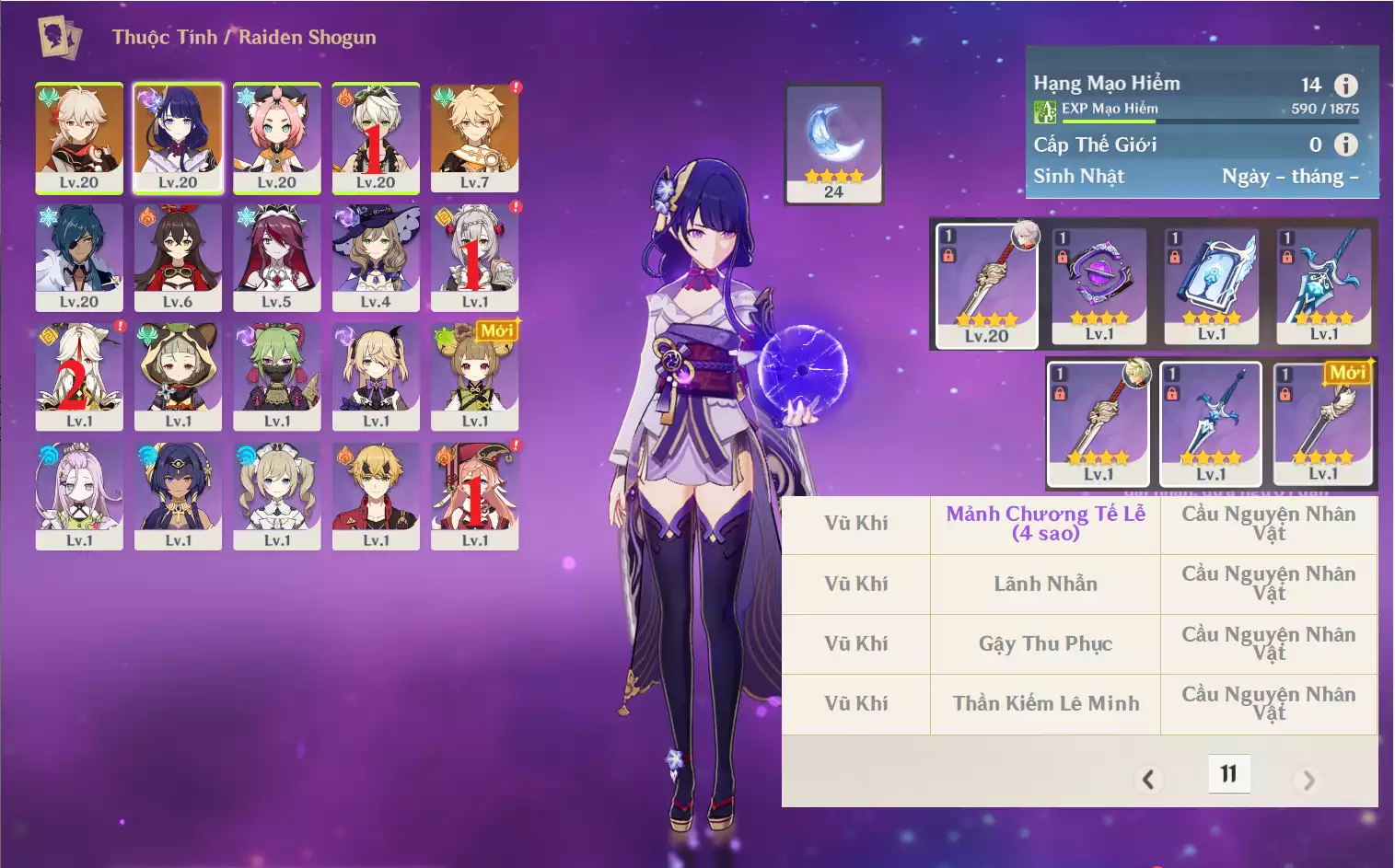The height and width of the screenshot is (868, 1395).
Task: Click the Thần Kiếm Lê Minh row
Action: click(x=1045, y=703)
